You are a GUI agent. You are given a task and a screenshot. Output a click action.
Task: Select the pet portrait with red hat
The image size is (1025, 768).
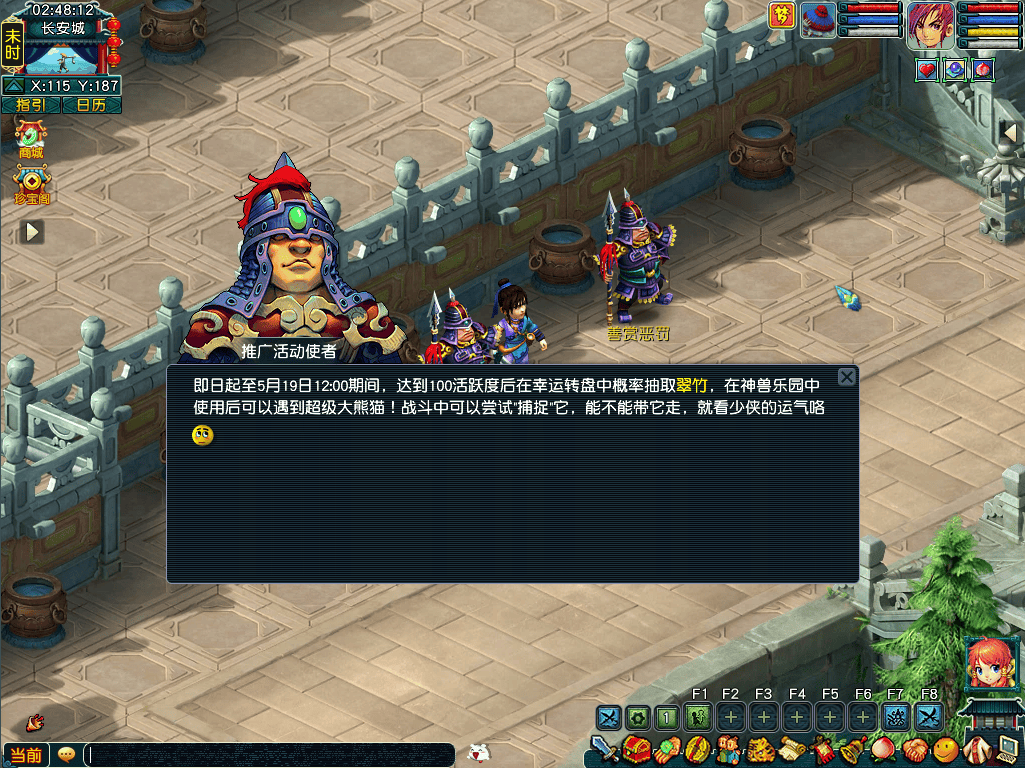tap(818, 20)
